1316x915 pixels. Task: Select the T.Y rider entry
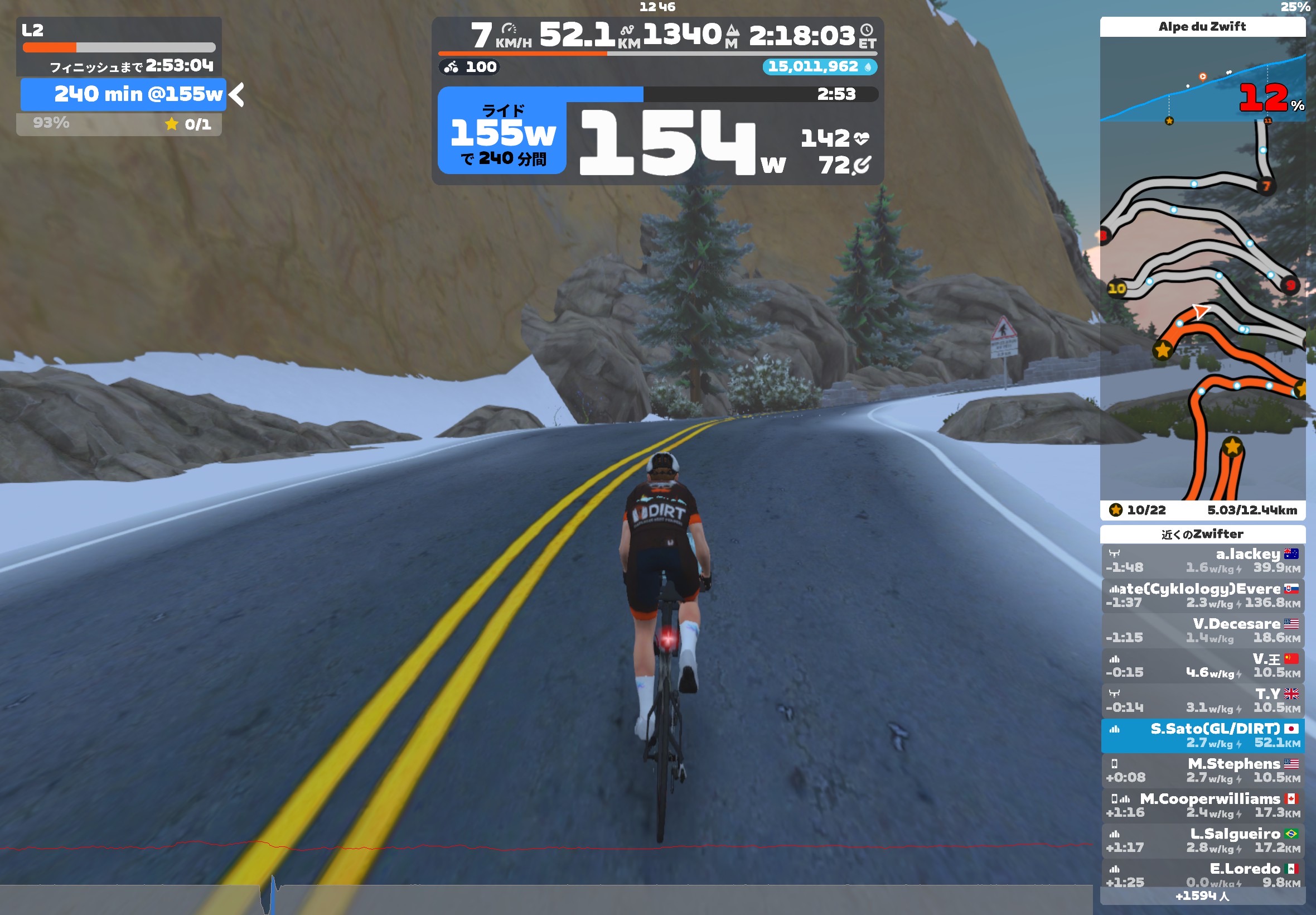coord(1202,701)
